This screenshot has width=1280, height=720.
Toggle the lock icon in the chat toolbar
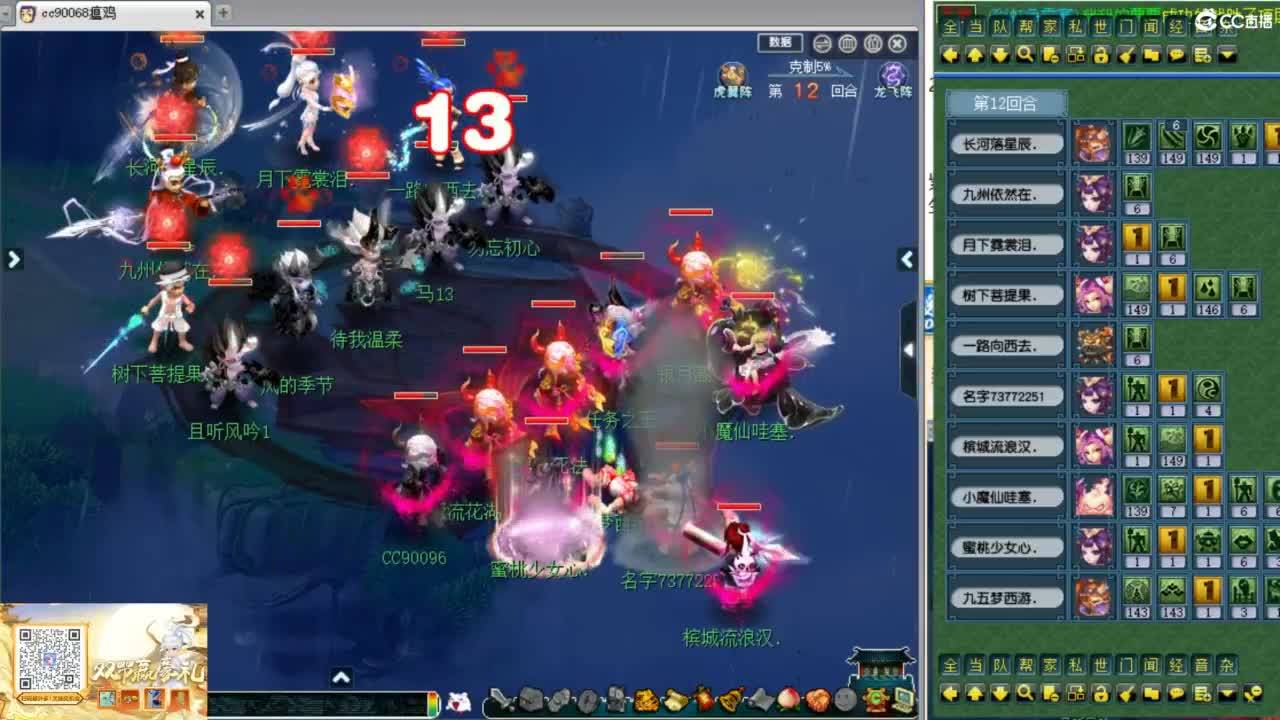pyautogui.click(x=1101, y=54)
